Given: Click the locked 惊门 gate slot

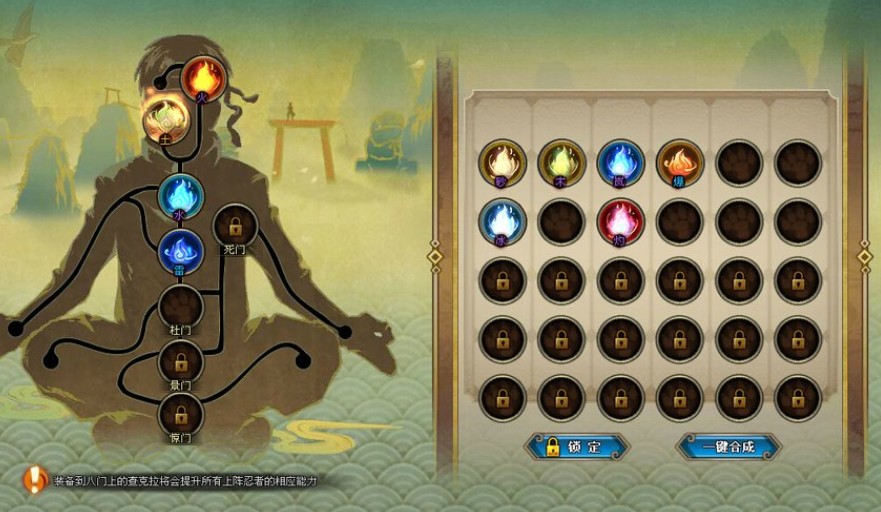Looking at the screenshot, I should tap(181, 413).
